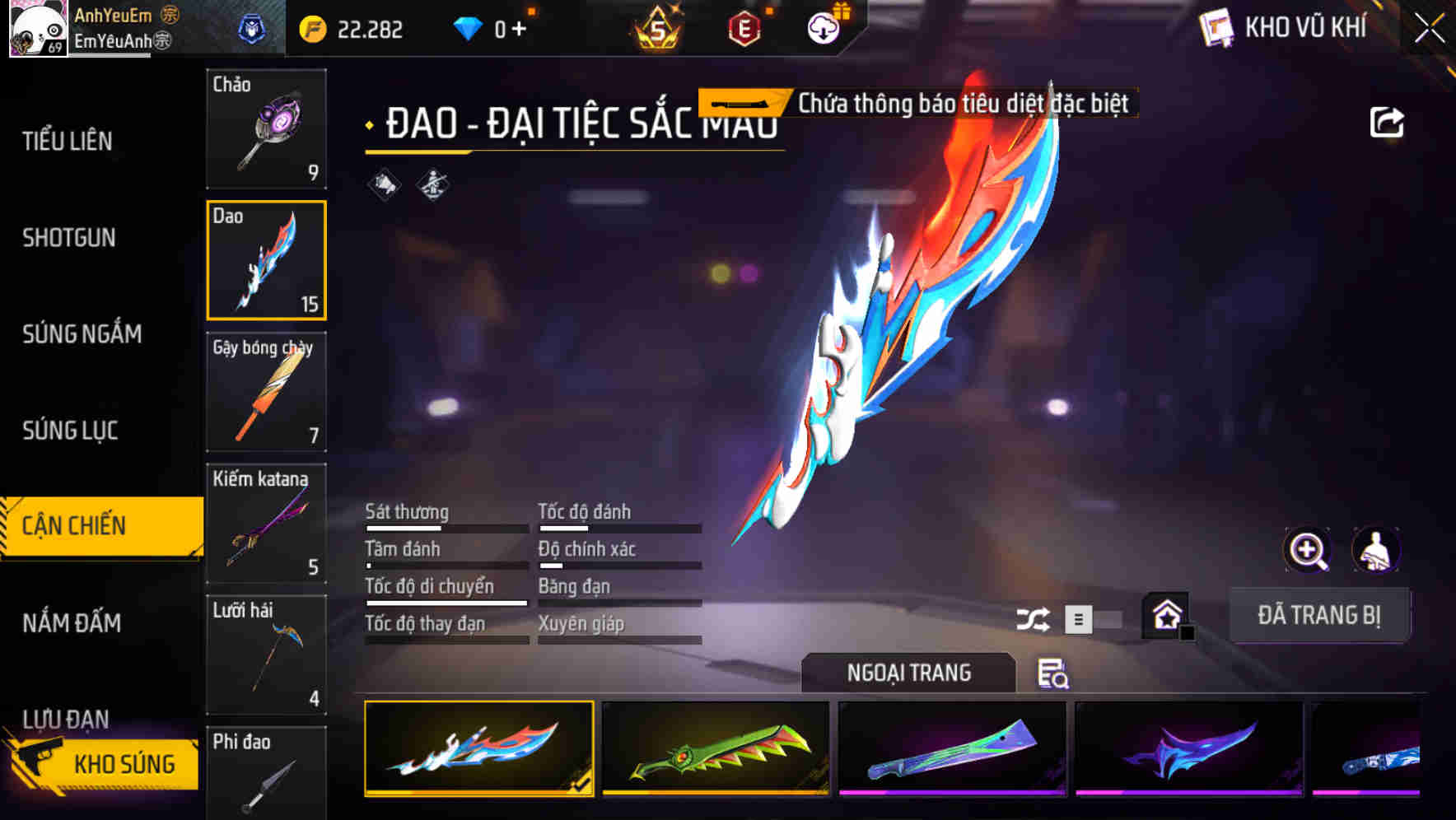Switch to the NGOẠI TRANG tab
The width and height of the screenshot is (1456, 820).
908,673
